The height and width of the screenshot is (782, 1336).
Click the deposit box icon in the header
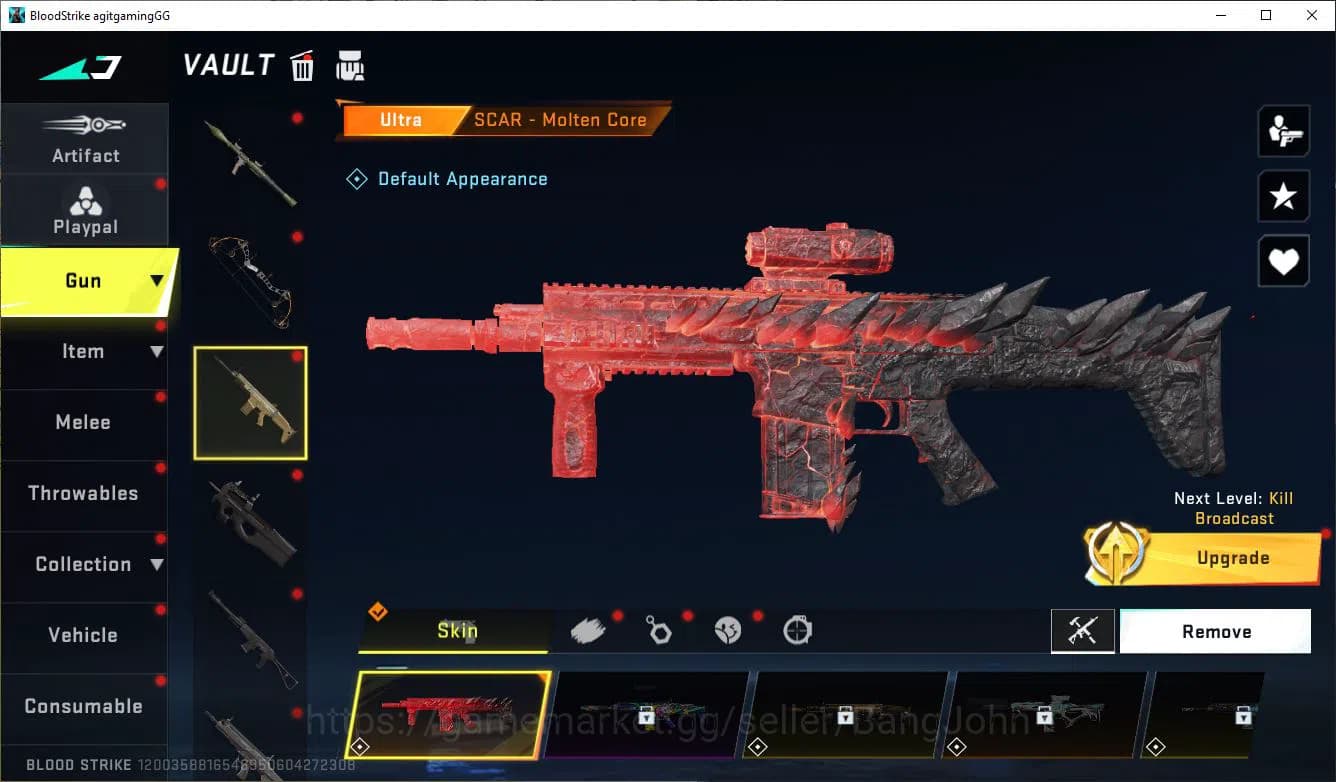tap(350, 64)
